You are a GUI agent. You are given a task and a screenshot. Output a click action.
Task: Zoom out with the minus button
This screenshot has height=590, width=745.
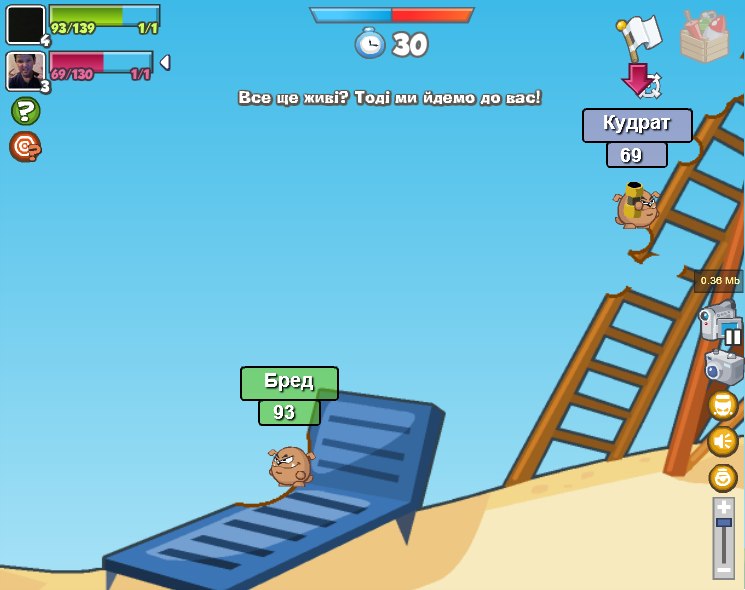pyautogui.click(x=723, y=569)
